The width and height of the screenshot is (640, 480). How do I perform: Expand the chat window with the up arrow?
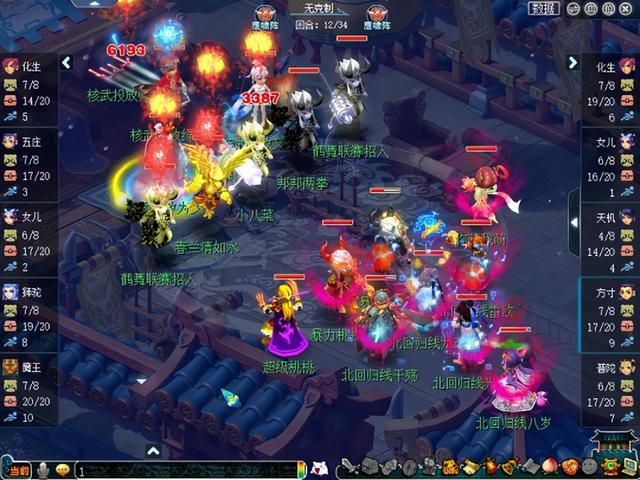(x=153, y=451)
